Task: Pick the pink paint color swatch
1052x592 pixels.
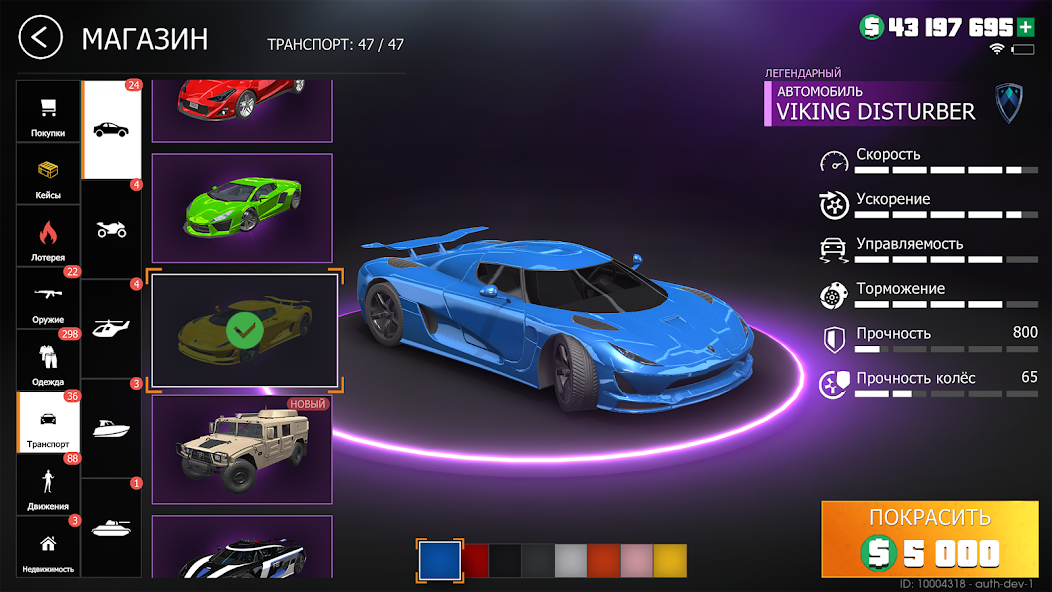Action: [x=637, y=560]
